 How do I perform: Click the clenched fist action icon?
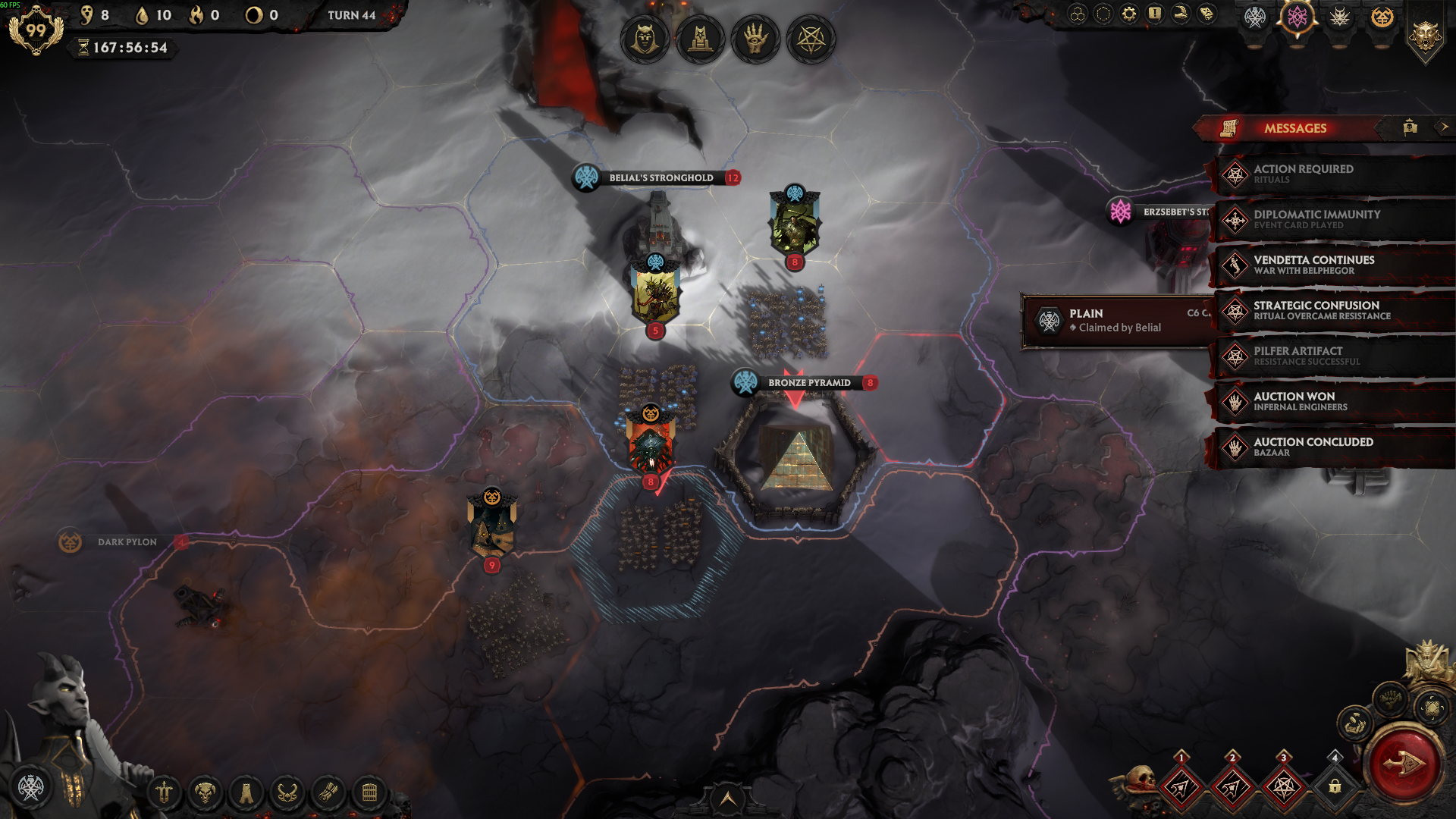click(x=1389, y=698)
